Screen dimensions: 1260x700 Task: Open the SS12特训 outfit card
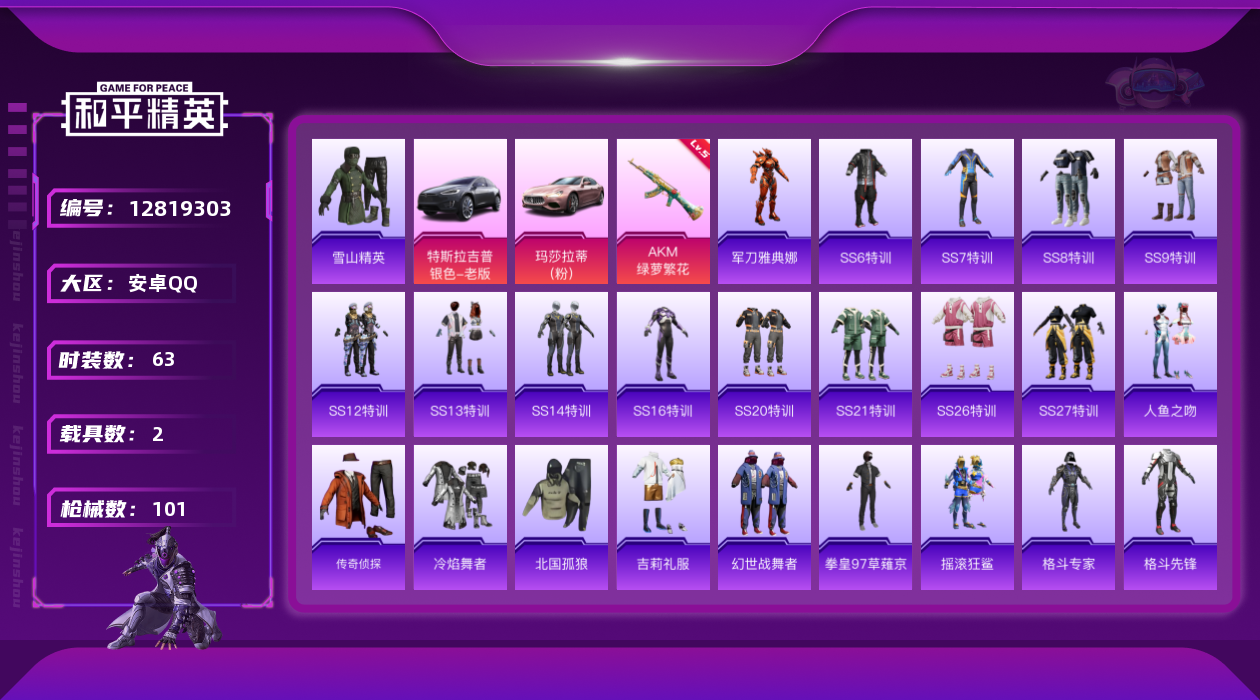[358, 364]
